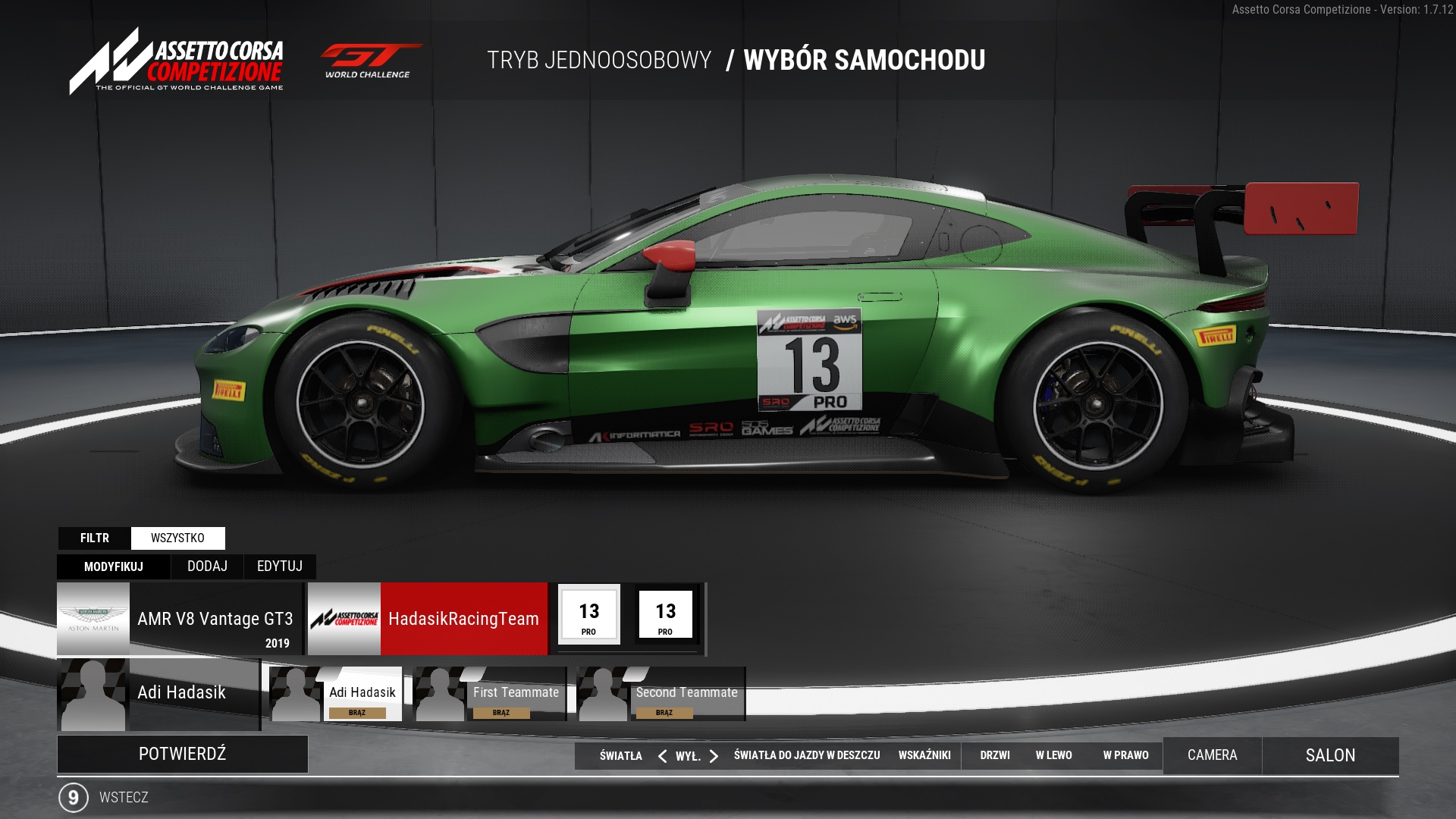Choose the Second Teammate driver card
Image resolution: width=1456 pixels, height=819 pixels.
point(661,694)
